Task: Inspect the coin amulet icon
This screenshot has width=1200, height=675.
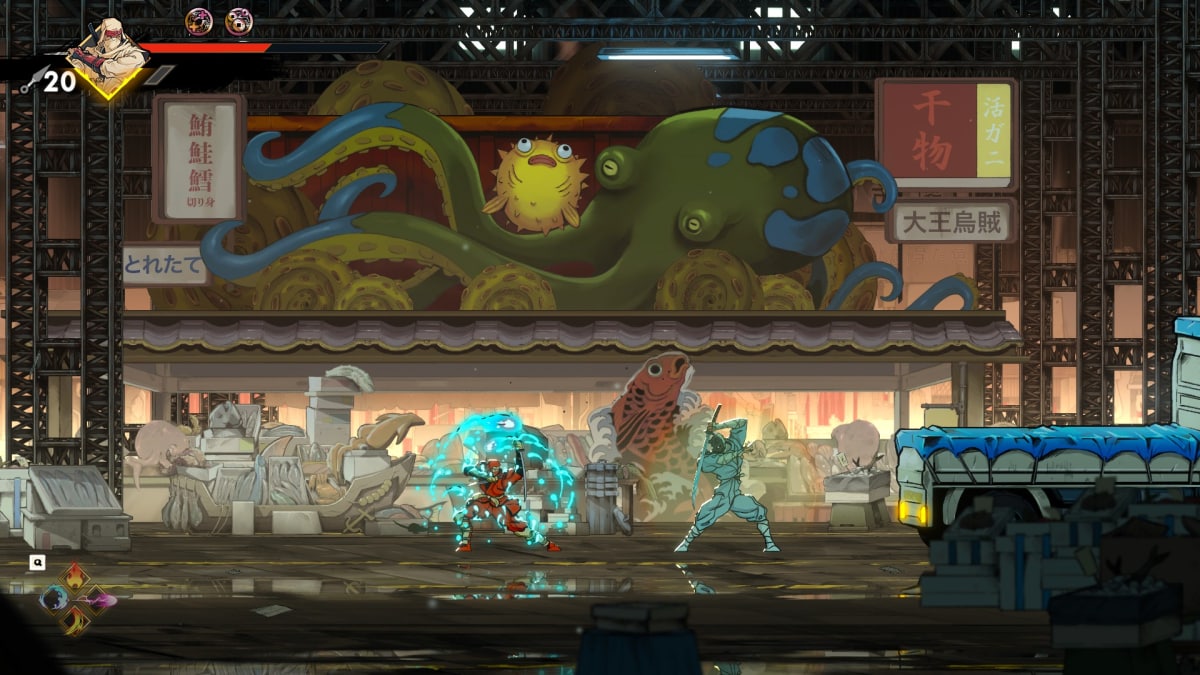Action: click(x=238, y=21)
